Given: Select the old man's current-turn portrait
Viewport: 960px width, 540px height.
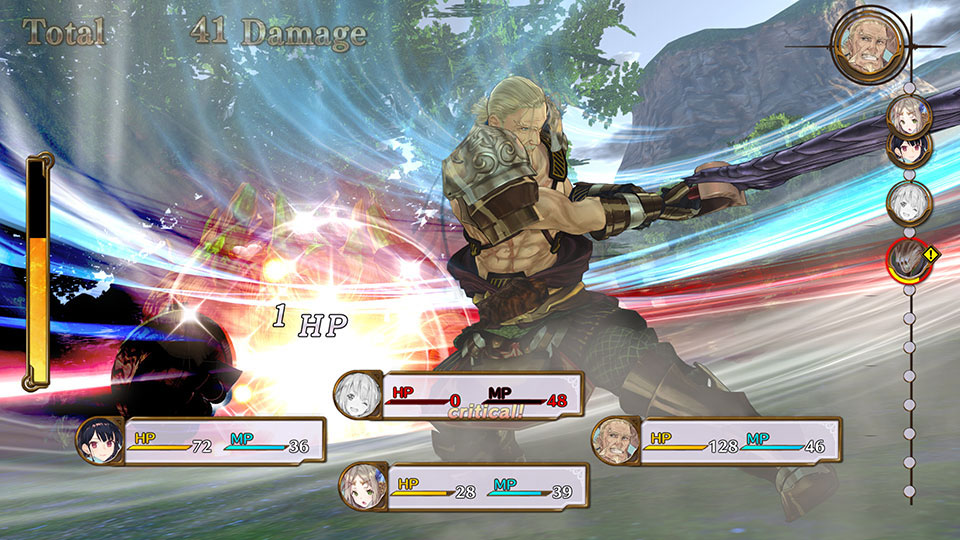Looking at the screenshot, I should 868,43.
